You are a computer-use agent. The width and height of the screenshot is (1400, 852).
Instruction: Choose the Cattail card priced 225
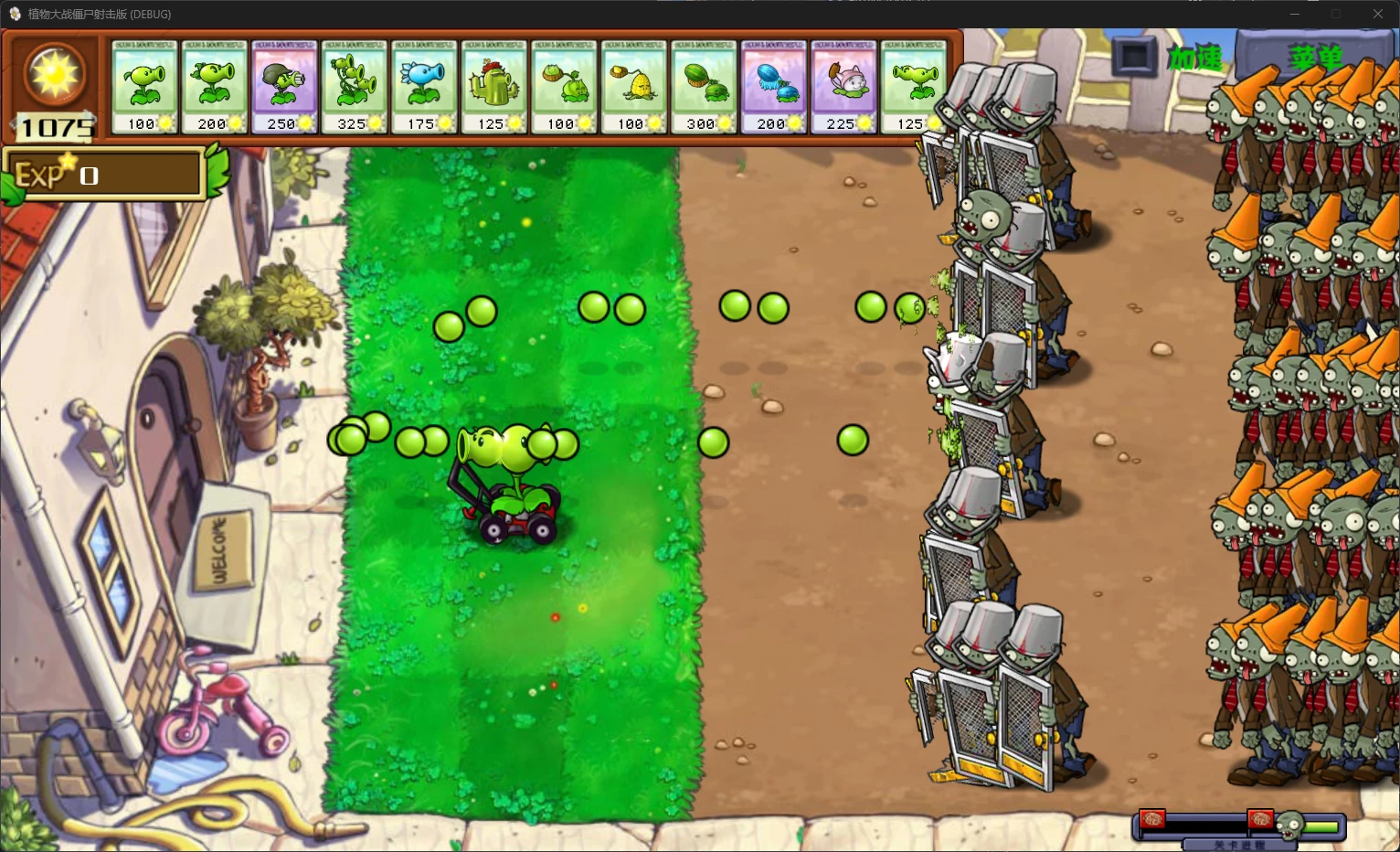pyautogui.click(x=843, y=87)
